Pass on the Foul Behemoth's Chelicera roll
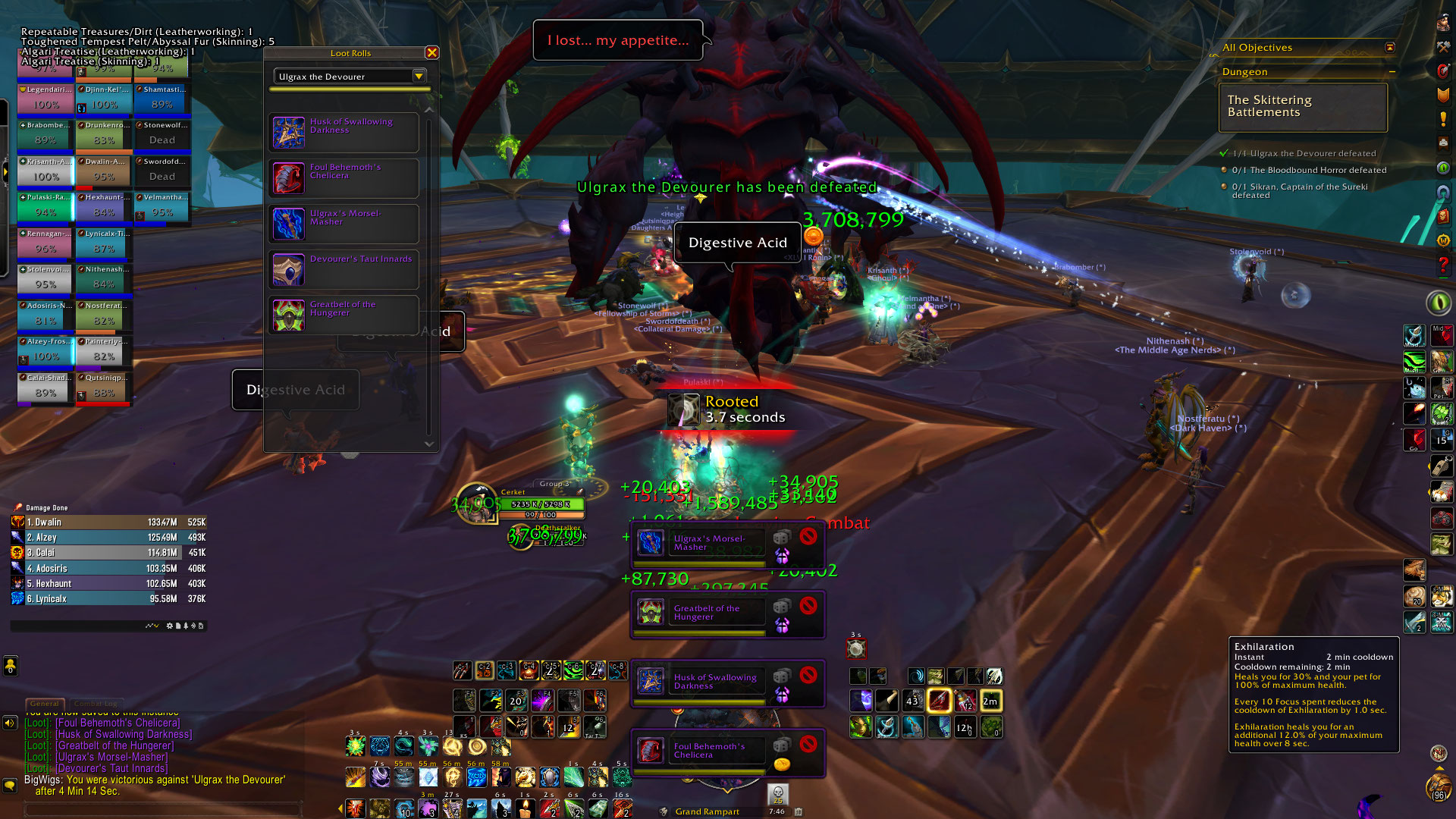 [x=808, y=744]
